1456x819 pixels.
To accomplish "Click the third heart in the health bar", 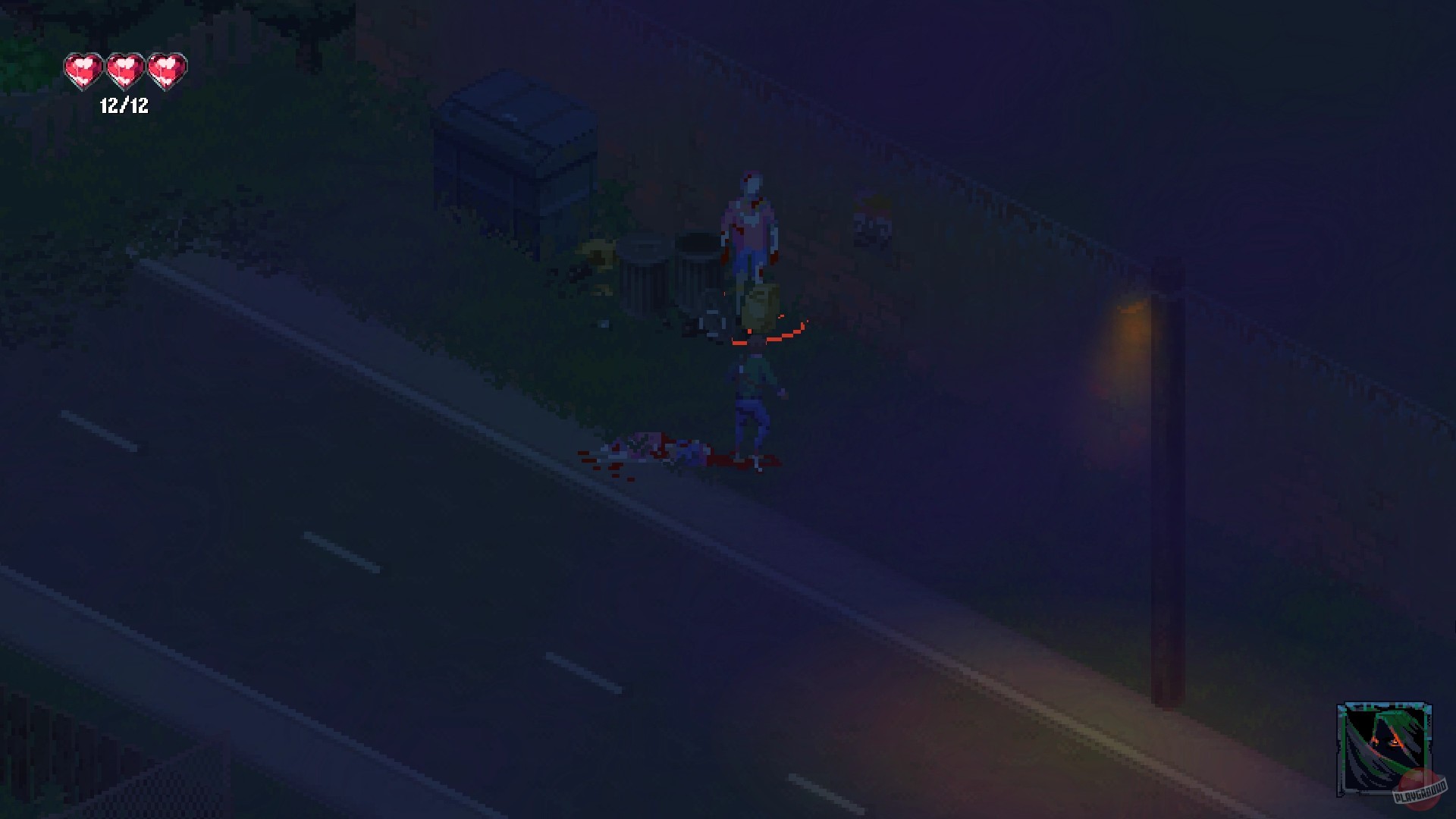I will (165, 70).
